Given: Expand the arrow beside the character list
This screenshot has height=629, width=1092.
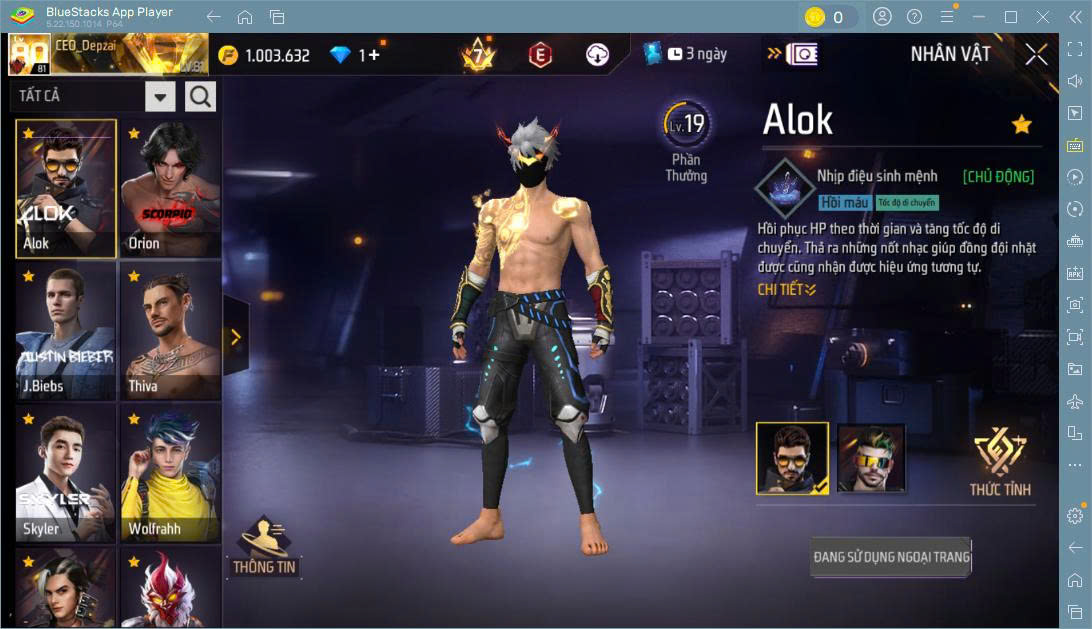Looking at the screenshot, I should pyautogui.click(x=236, y=337).
